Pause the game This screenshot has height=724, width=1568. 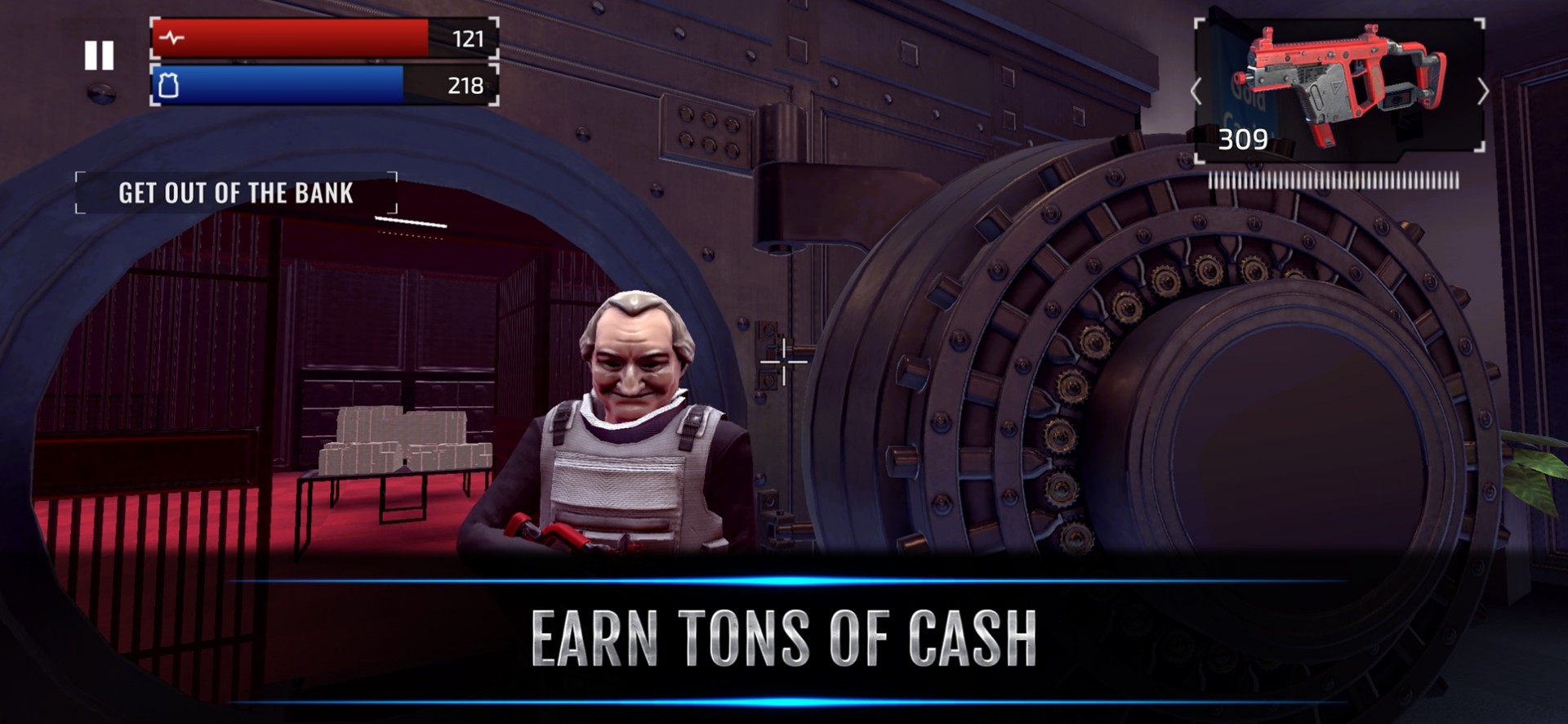click(99, 56)
